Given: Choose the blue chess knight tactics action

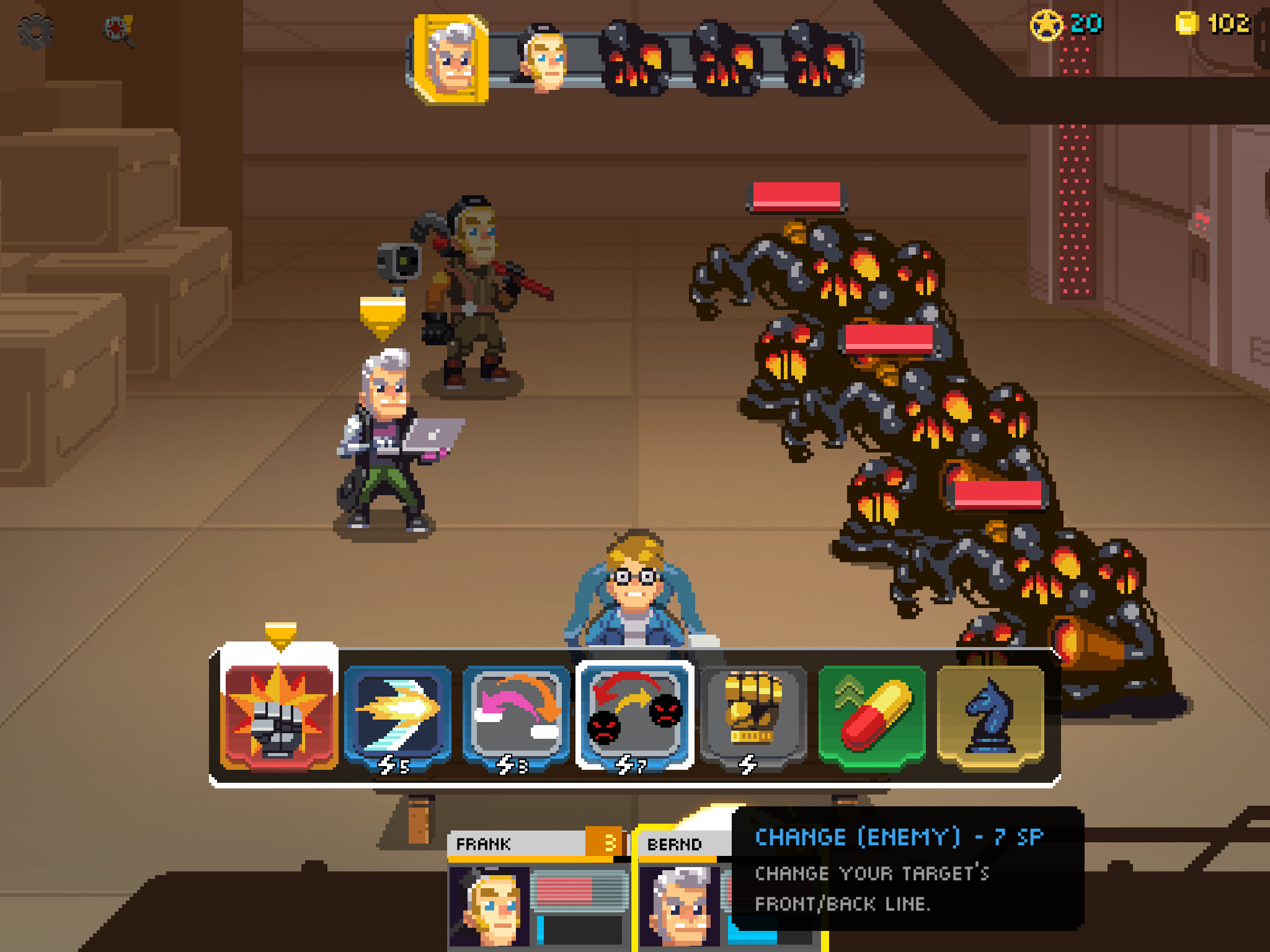Looking at the screenshot, I should pos(990,715).
